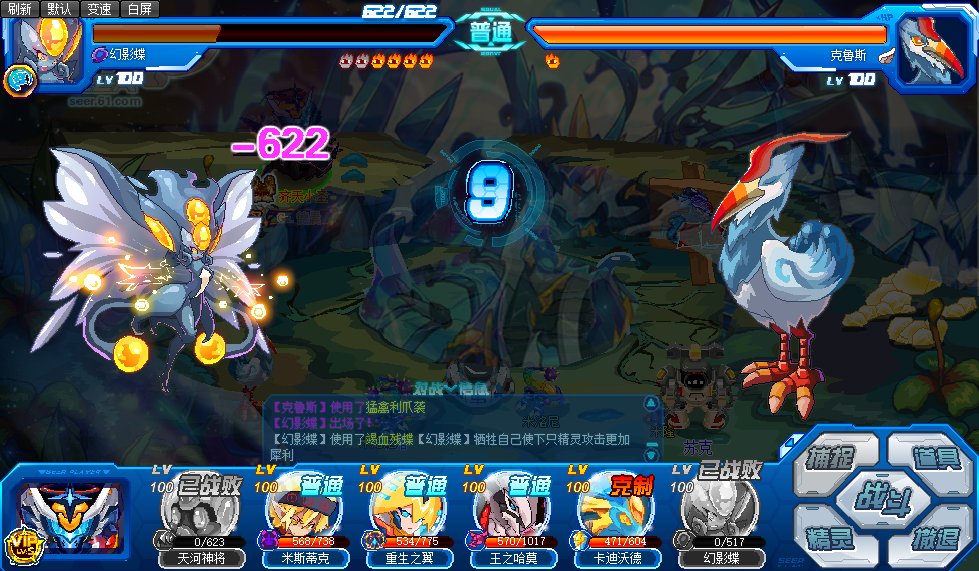Toggle the 变速 speed button
The width and height of the screenshot is (979, 571).
pyautogui.click(x=99, y=9)
